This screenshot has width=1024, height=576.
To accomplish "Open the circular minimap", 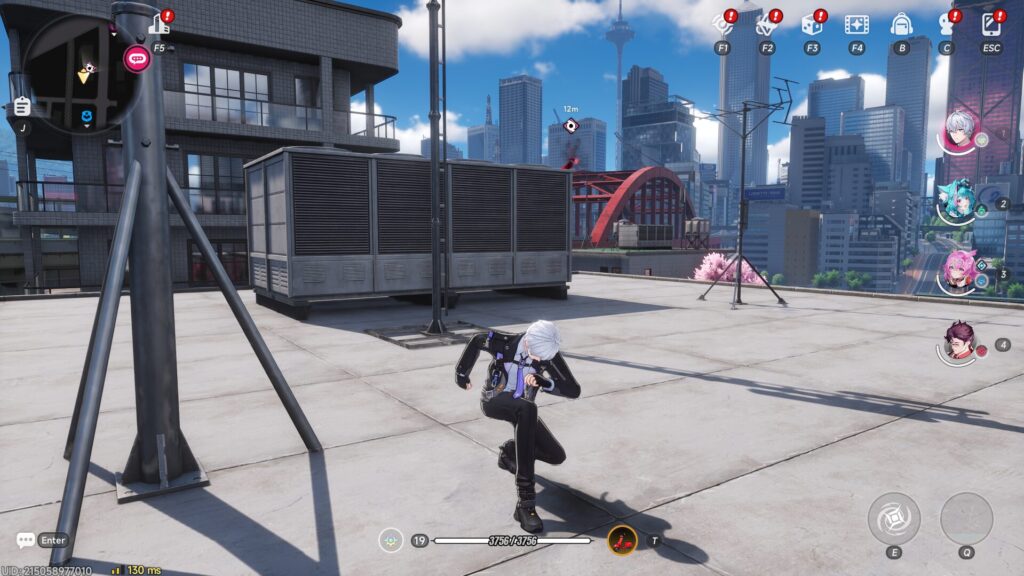I will click(79, 74).
